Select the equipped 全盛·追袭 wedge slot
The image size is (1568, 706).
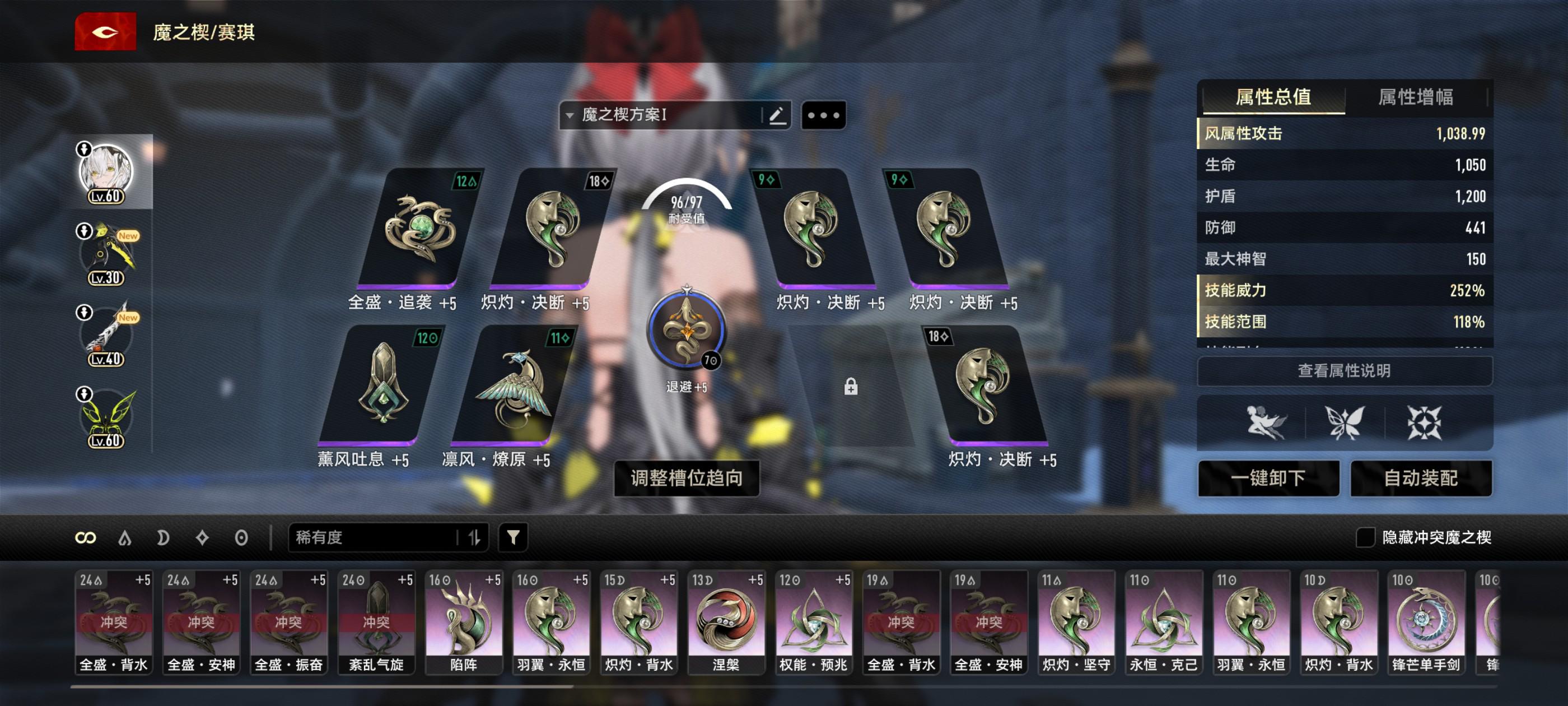click(x=420, y=229)
